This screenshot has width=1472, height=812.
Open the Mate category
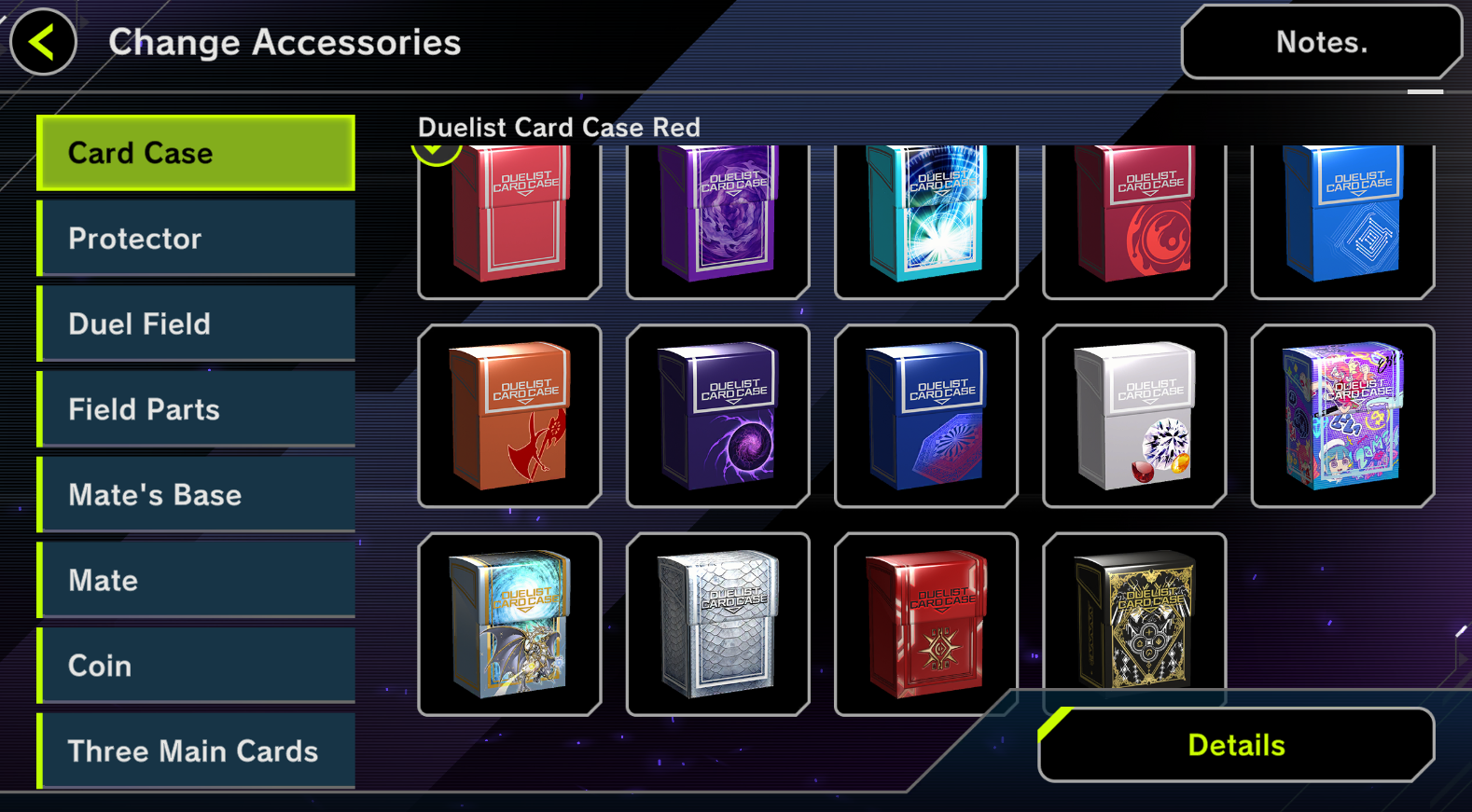[x=196, y=580]
